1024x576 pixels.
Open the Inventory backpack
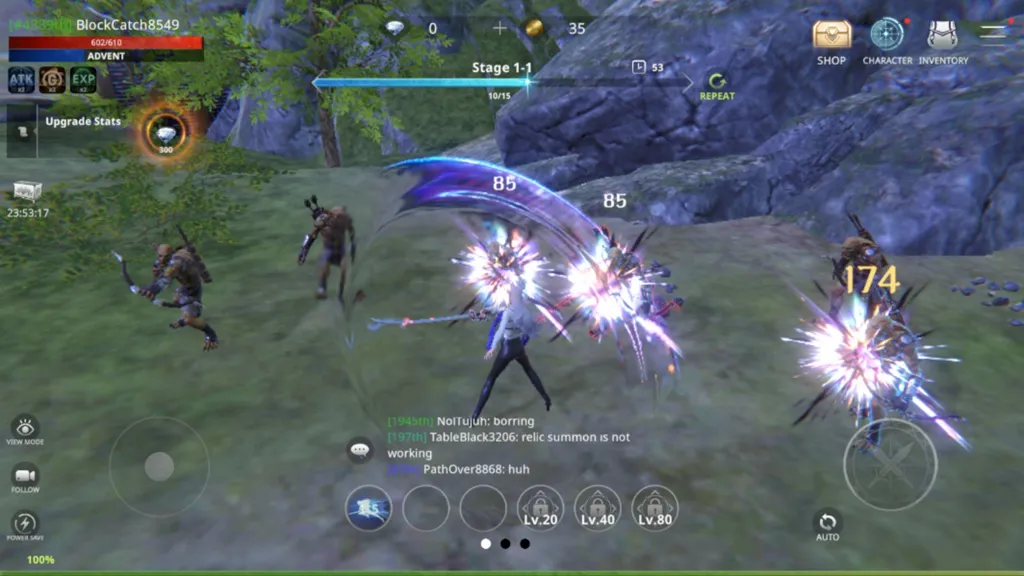point(942,36)
